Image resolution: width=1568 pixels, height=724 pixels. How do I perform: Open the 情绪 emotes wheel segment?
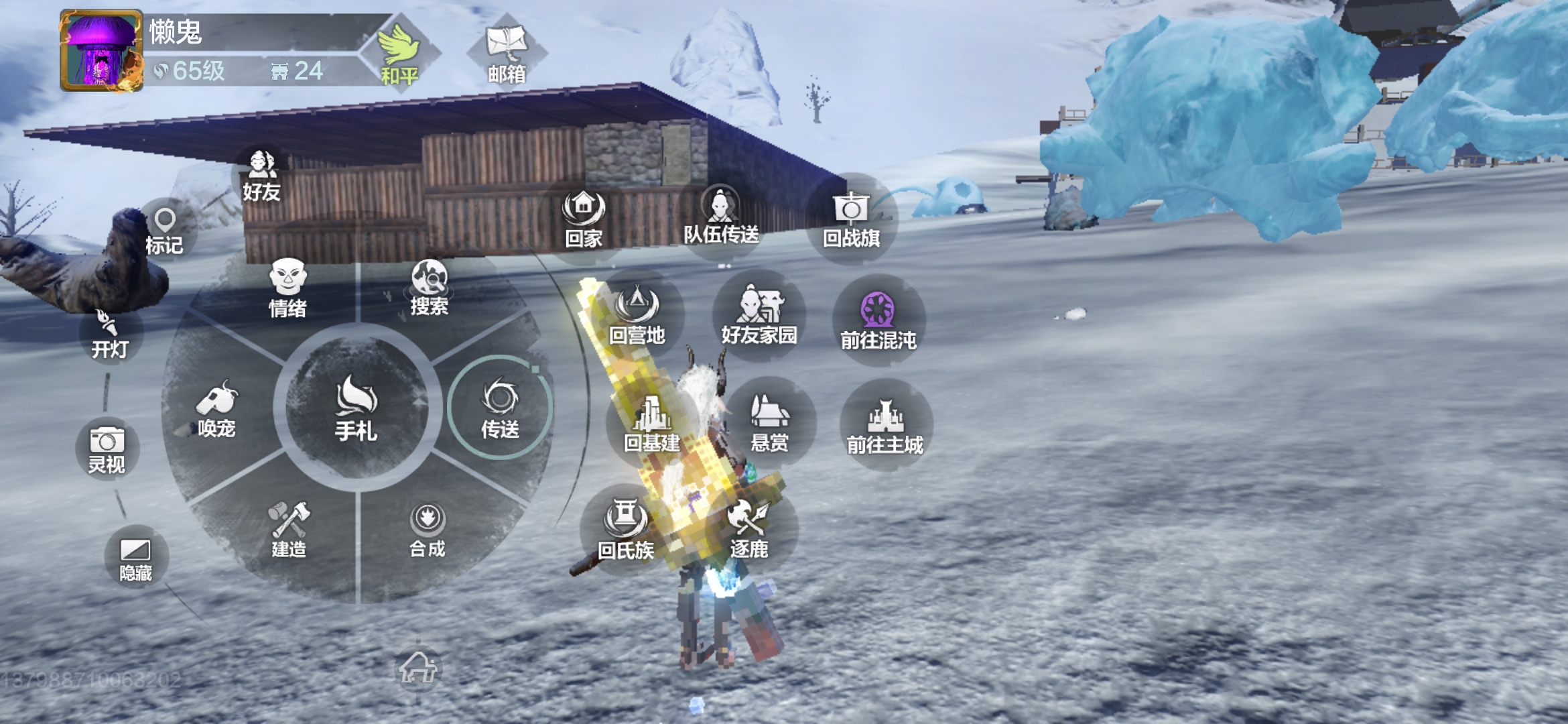(x=288, y=288)
